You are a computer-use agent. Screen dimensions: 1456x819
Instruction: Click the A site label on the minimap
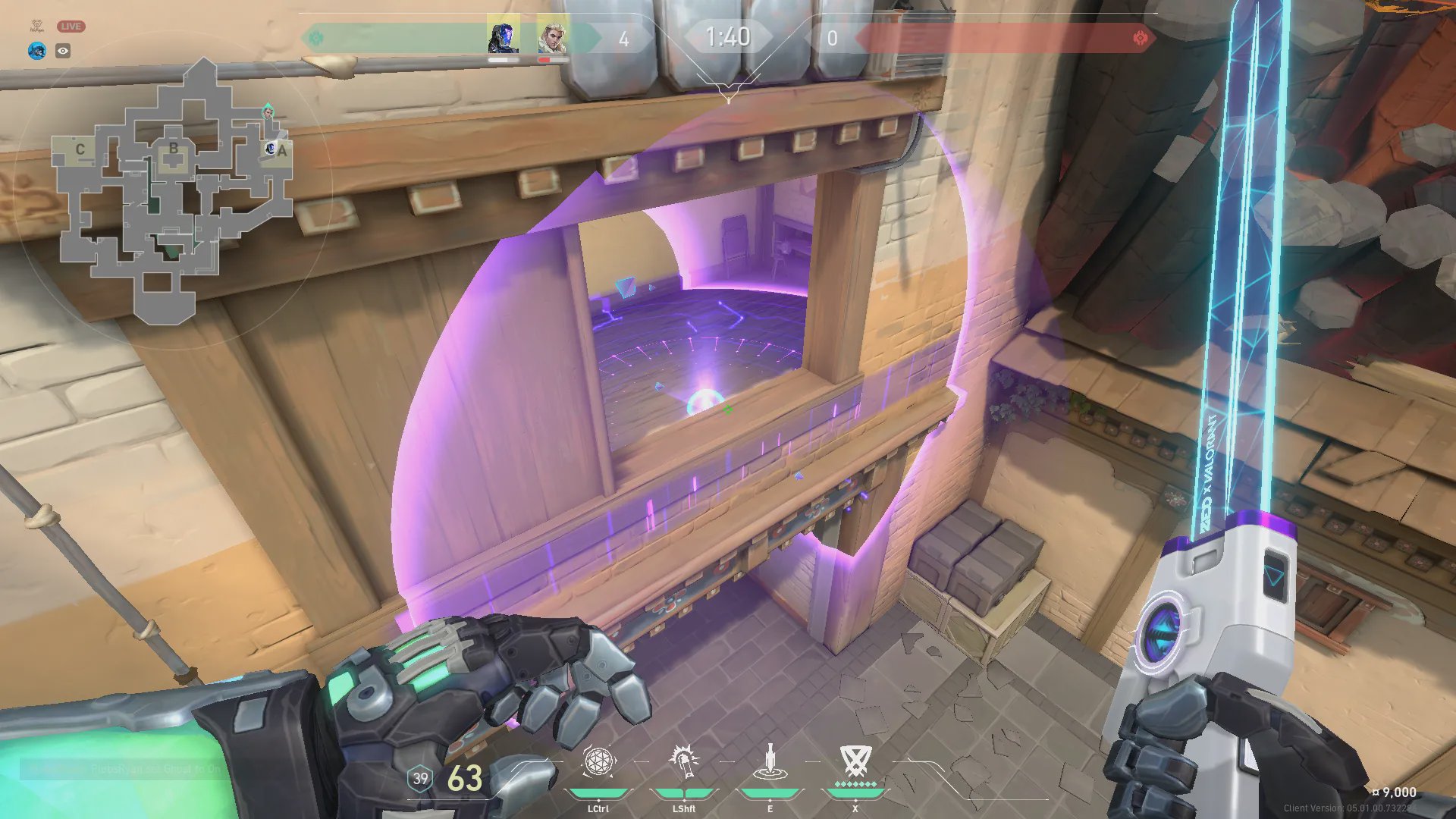[x=282, y=151]
